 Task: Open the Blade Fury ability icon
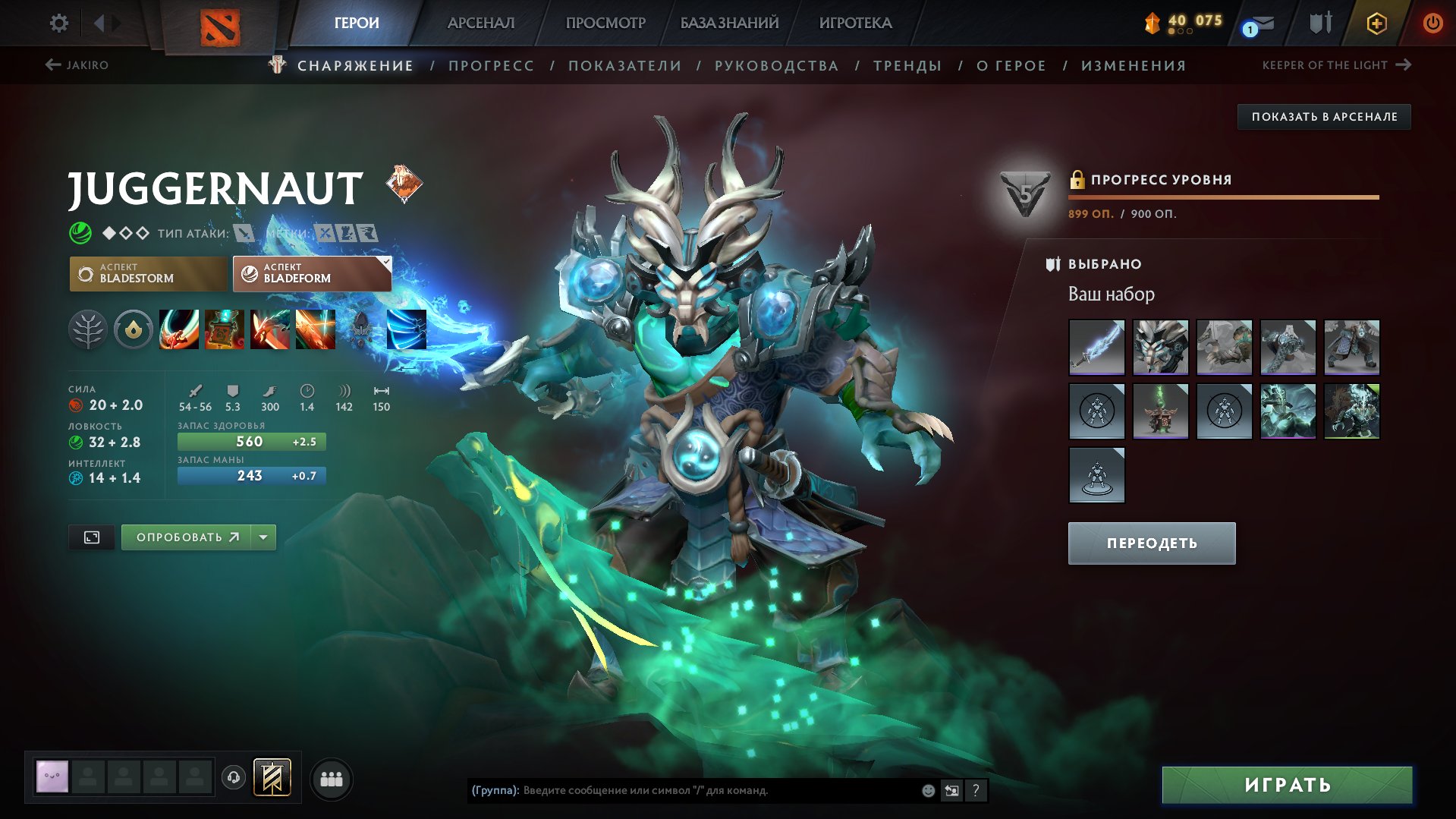tap(179, 329)
